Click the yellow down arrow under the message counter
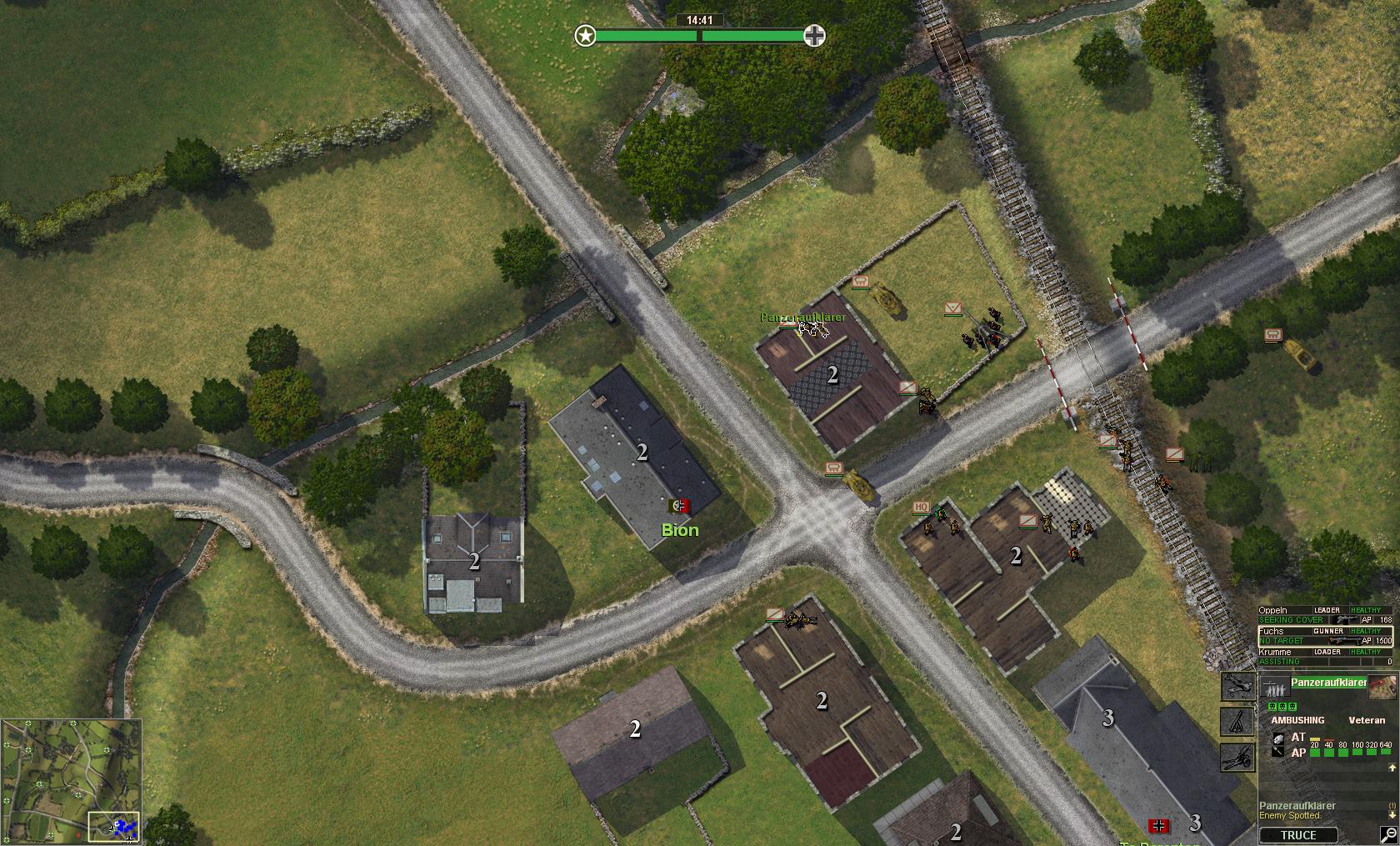 (1391, 814)
